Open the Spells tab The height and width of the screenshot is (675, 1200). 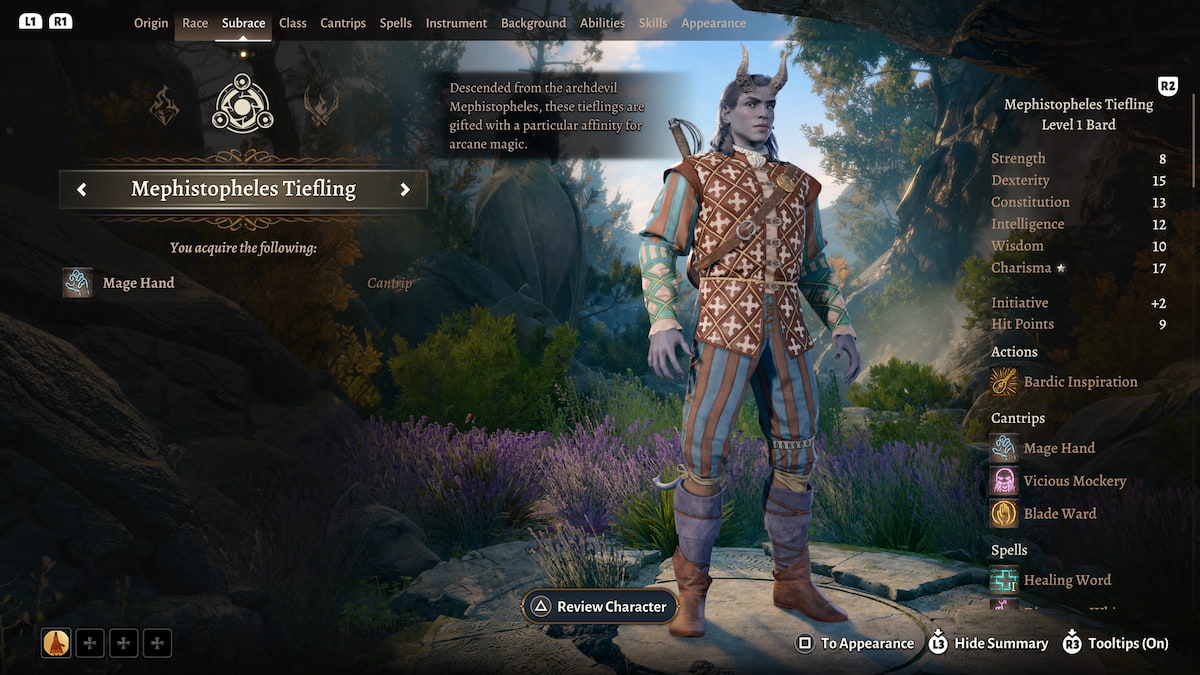396,23
